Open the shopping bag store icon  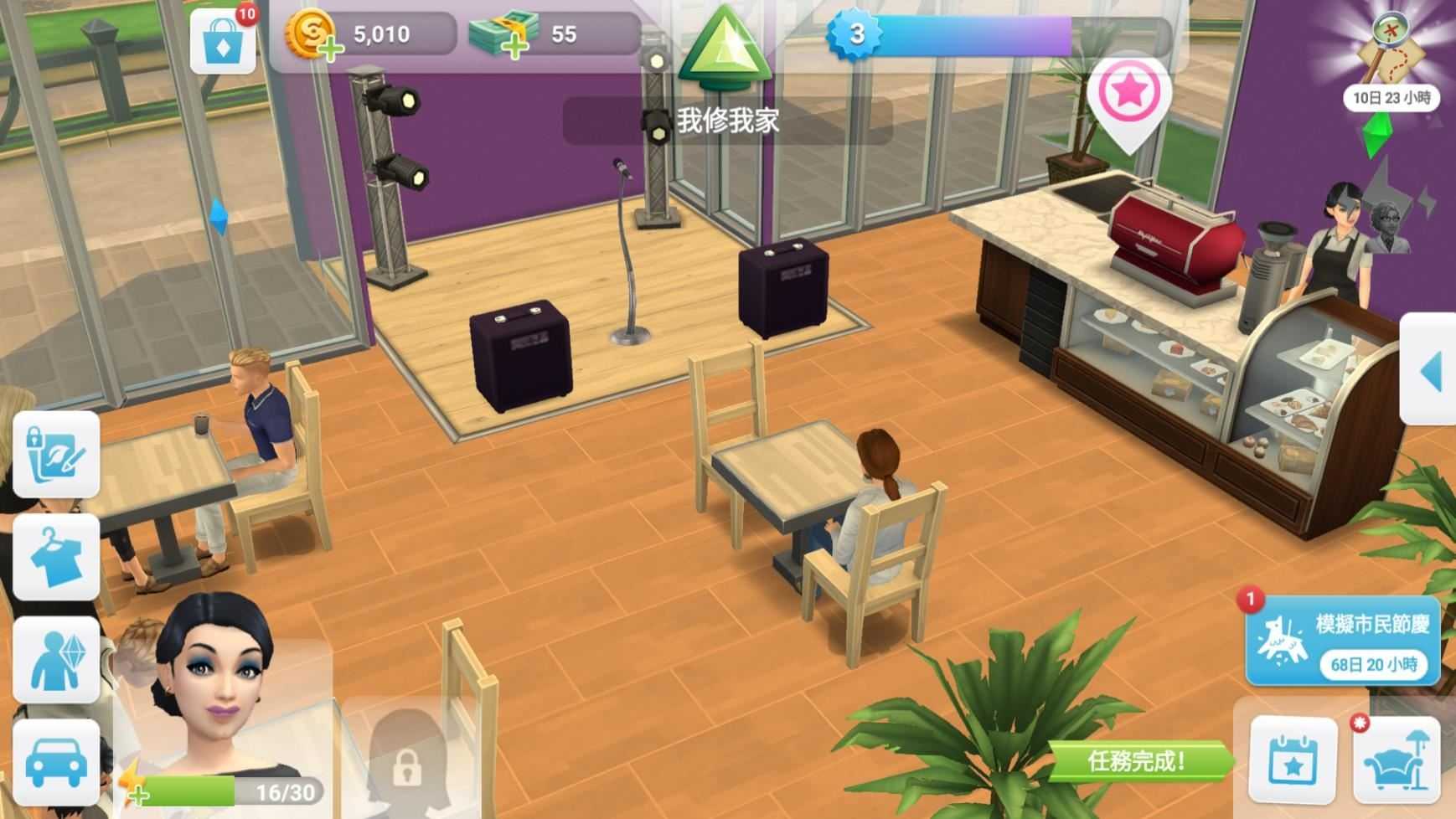[222, 42]
